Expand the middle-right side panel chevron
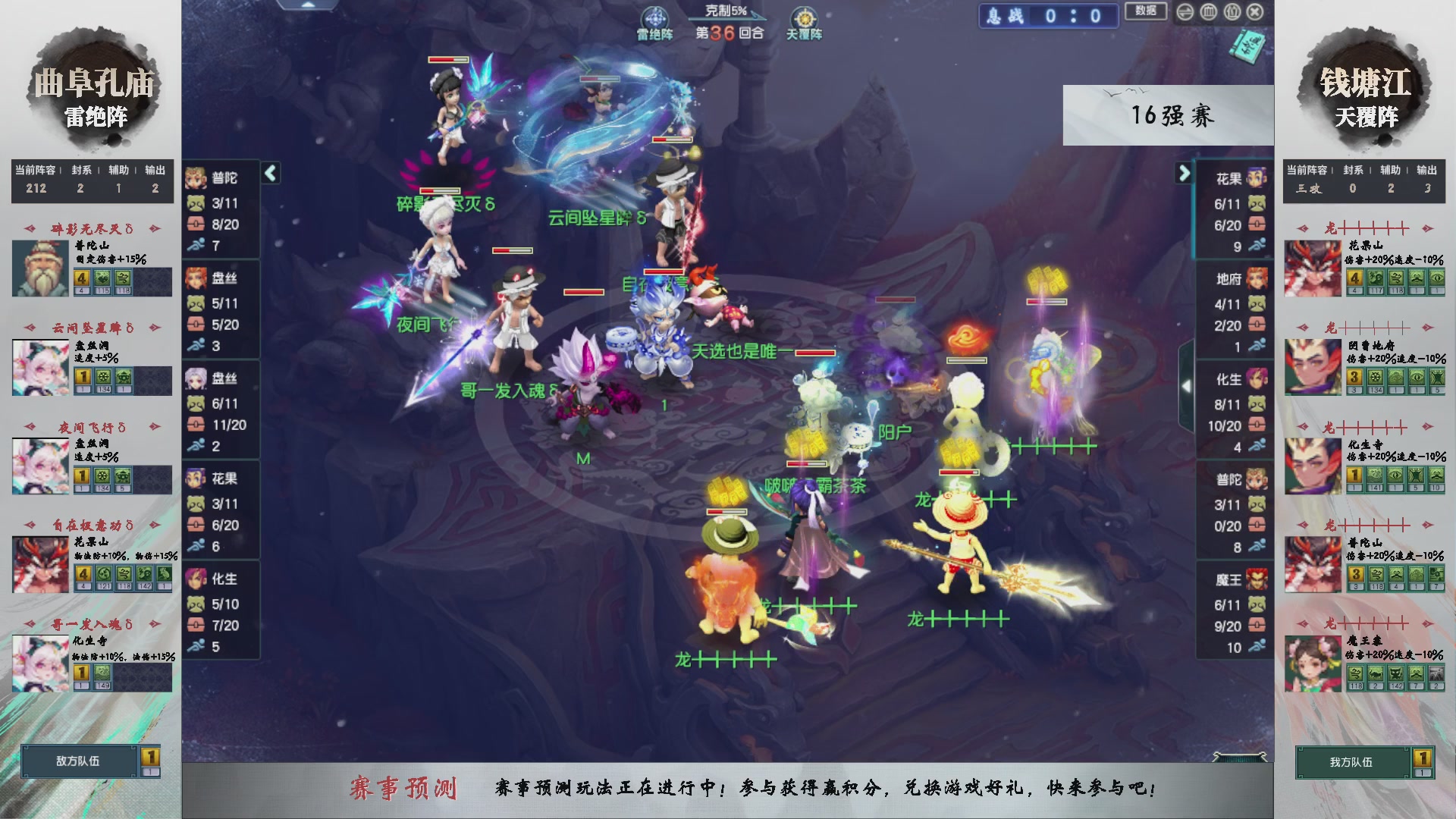This screenshot has width=1456, height=819. pos(1188,385)
